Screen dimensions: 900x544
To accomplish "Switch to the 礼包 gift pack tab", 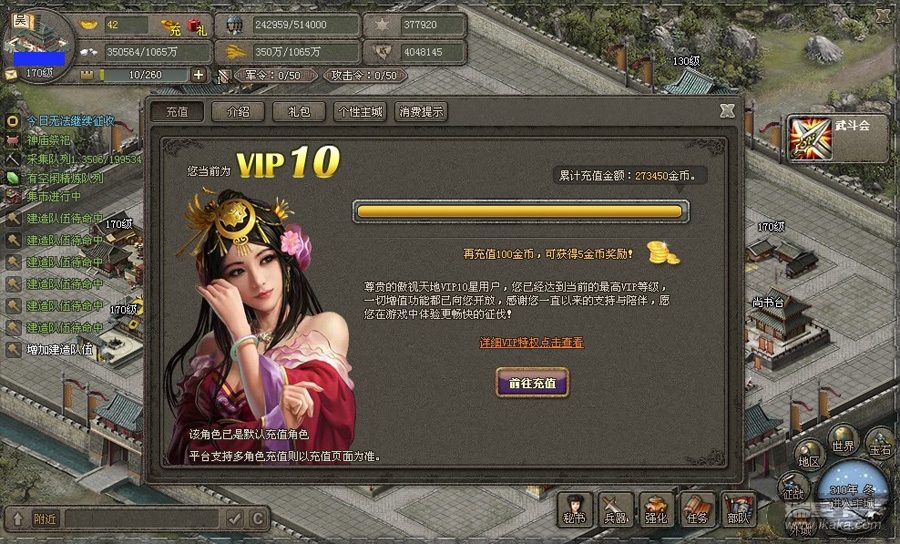I will (x=298, y=112).
